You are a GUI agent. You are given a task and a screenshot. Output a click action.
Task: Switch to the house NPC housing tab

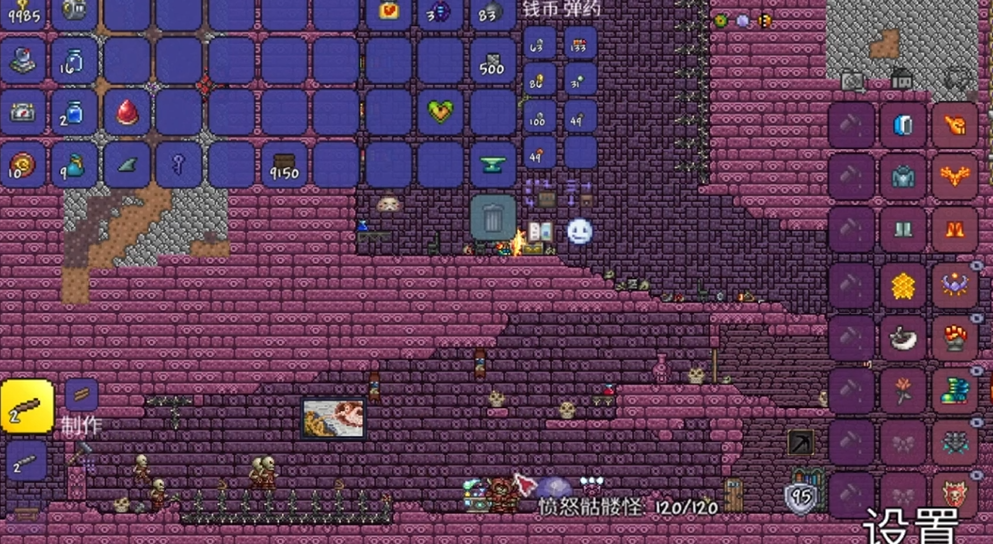(x=902, y=78)
